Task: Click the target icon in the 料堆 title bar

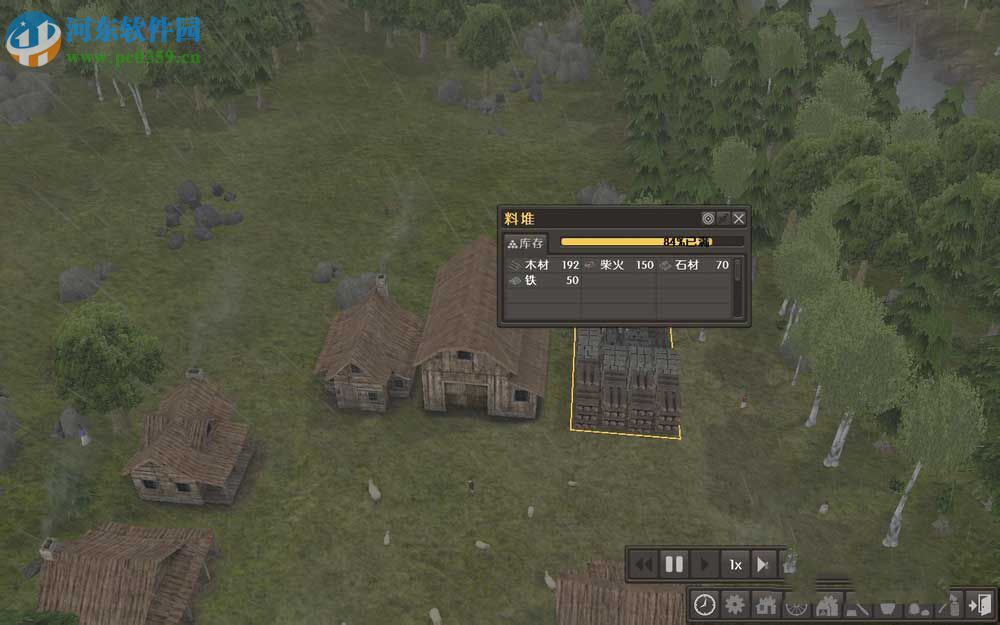Action: [x=708, y=218]
